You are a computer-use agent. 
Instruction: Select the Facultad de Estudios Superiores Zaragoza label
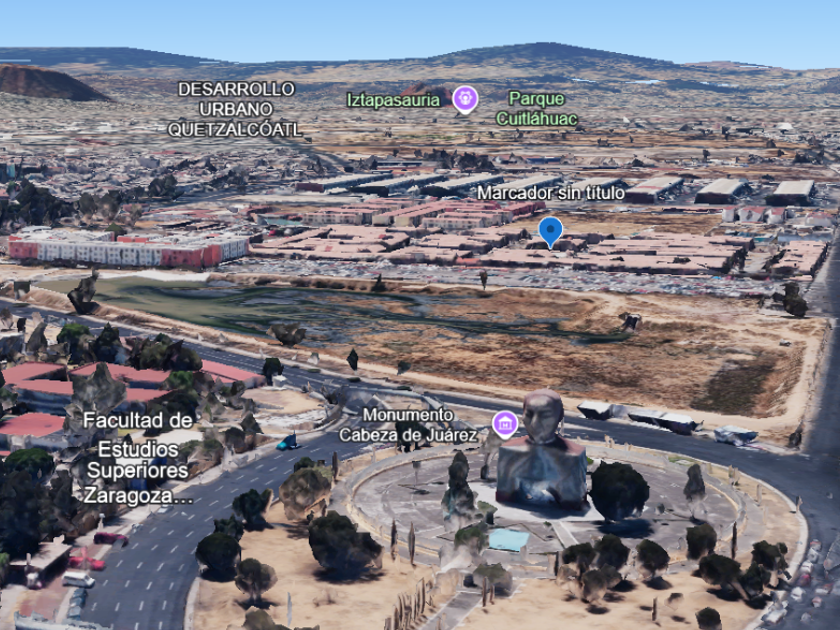(138, 457)
